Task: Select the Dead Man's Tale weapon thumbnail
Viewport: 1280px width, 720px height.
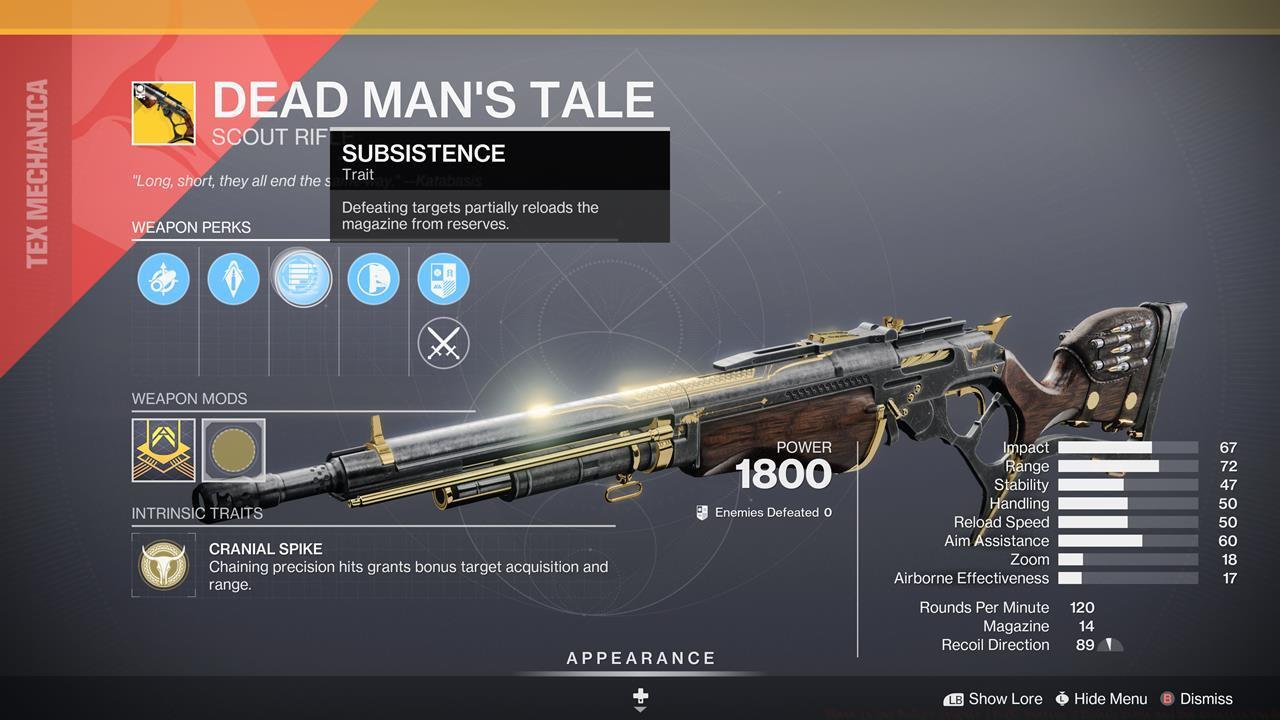Action: (x=163, y=111)
